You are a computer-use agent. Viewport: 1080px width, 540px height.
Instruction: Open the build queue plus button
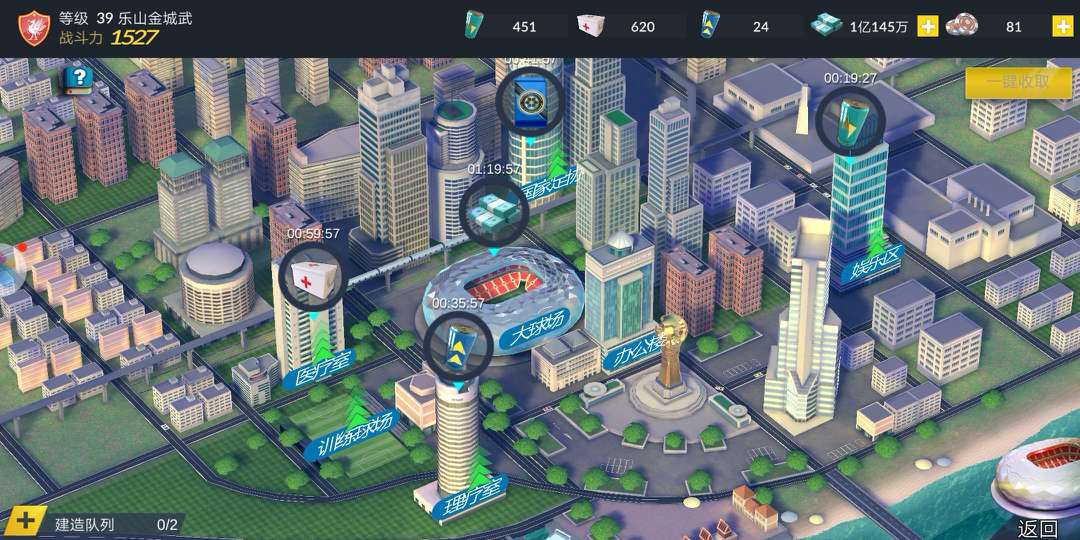click(x=26, y=522)
